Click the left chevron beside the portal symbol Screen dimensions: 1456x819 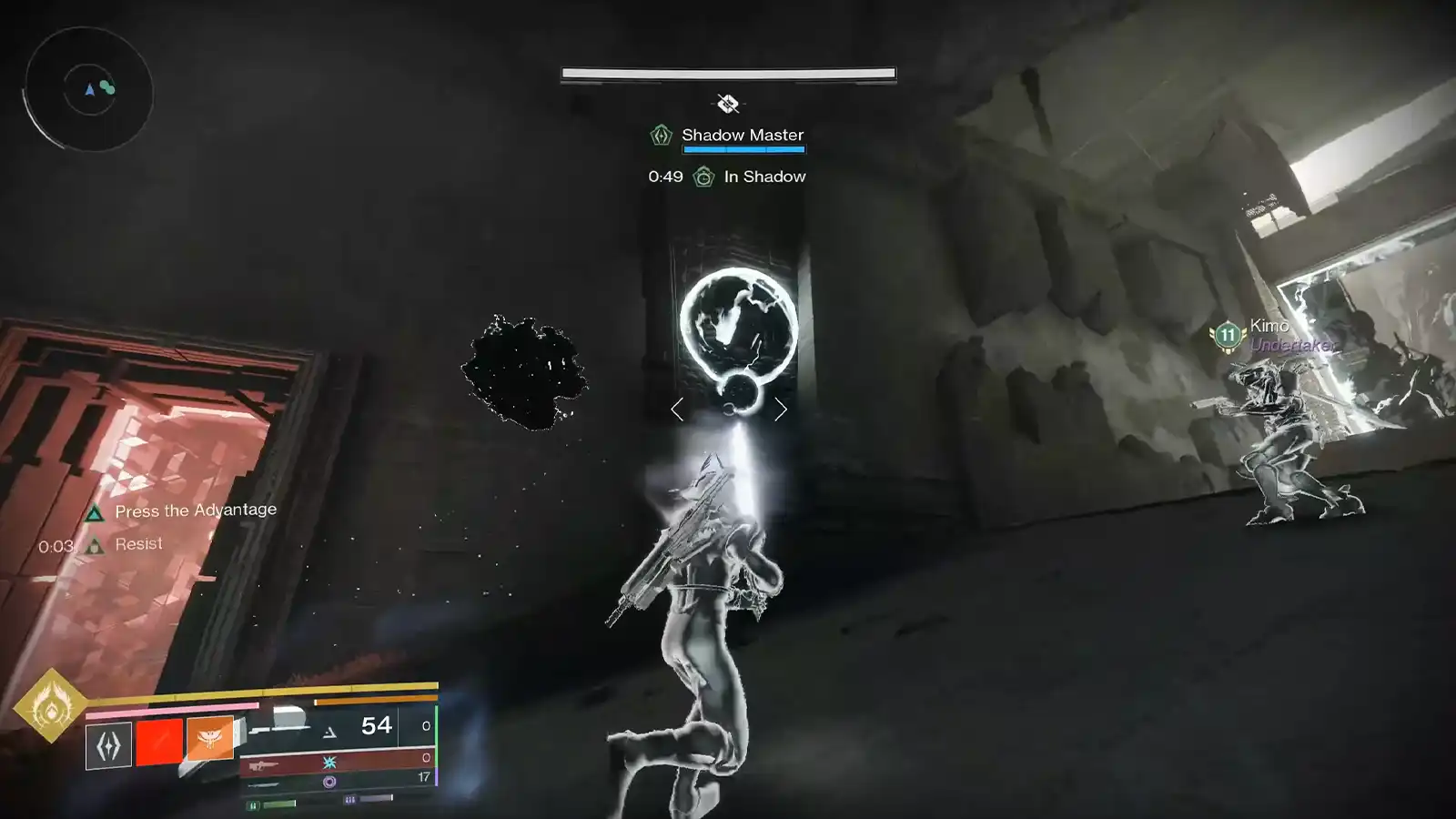[x=679, y=409]
